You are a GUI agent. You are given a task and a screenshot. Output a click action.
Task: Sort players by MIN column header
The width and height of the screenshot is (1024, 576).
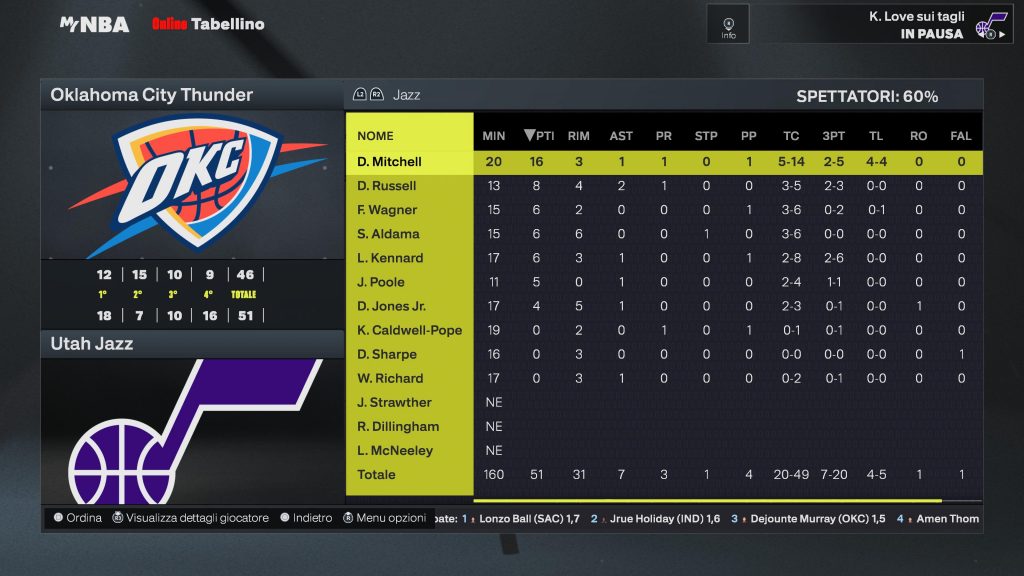494,136
